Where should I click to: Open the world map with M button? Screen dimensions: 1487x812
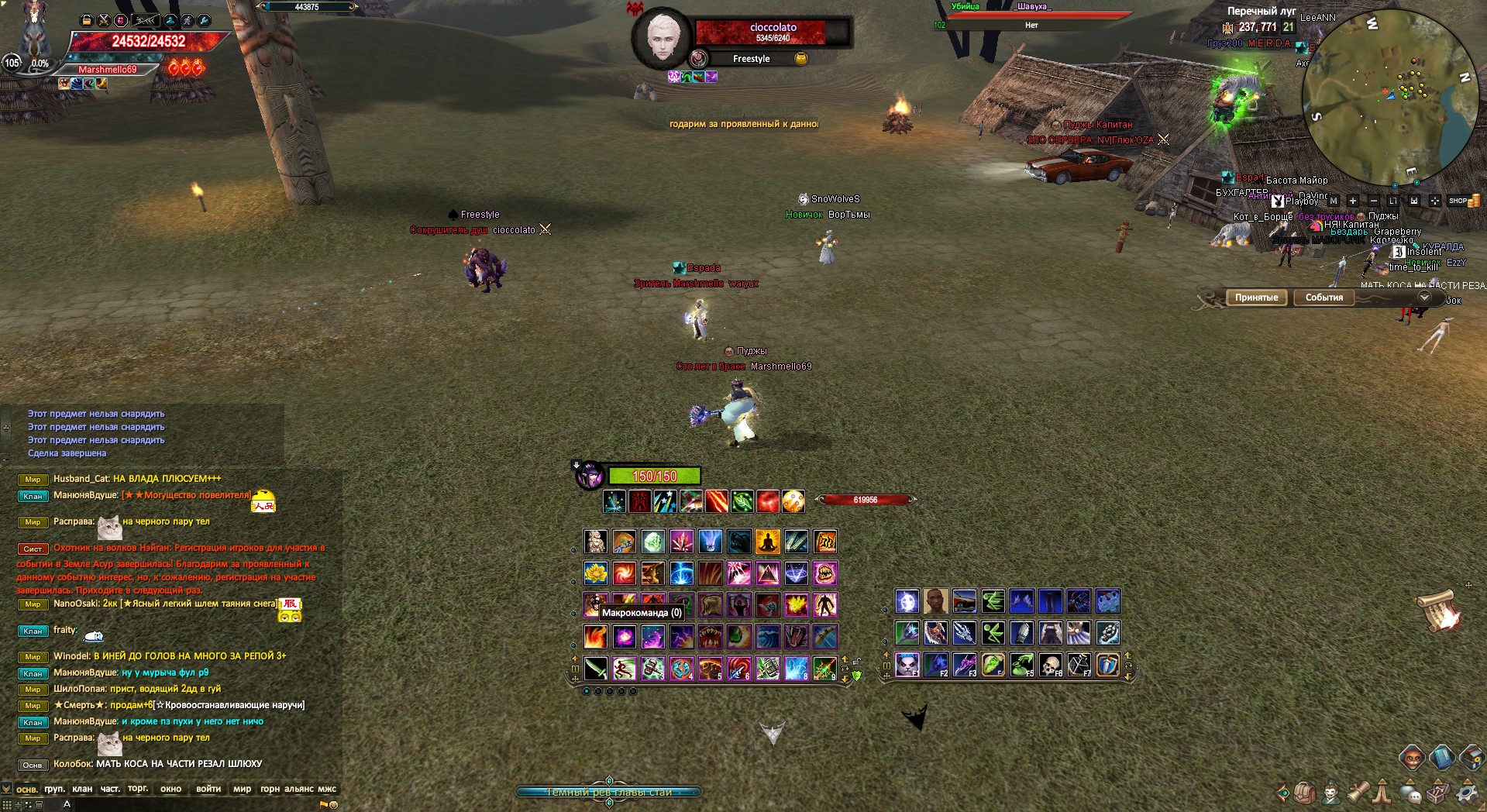coord(1334,201)
